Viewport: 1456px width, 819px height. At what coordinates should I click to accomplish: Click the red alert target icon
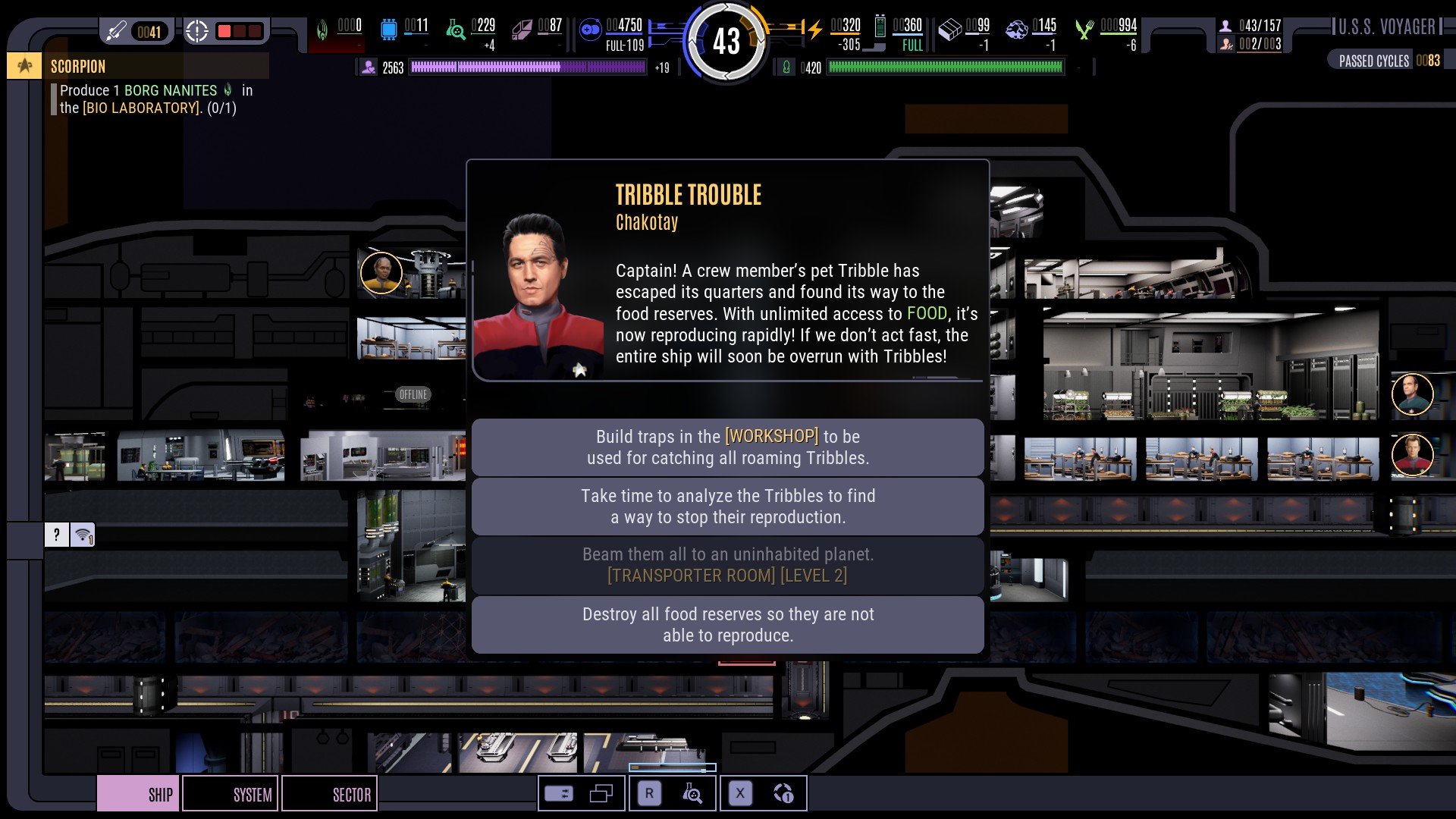[x=196, y=32]
